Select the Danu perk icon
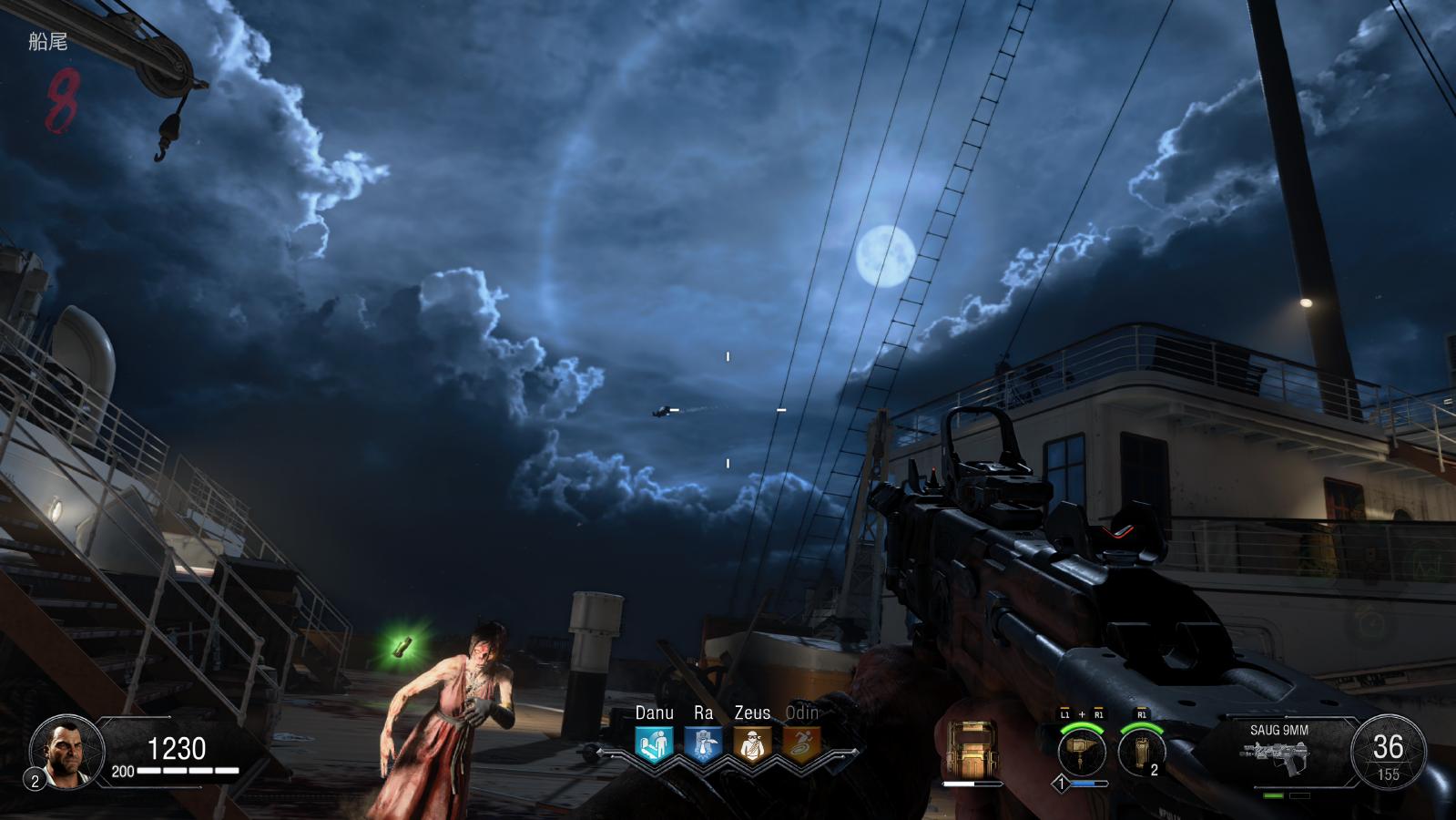Screen dimensions: 1456x820 tap(654, 744)
